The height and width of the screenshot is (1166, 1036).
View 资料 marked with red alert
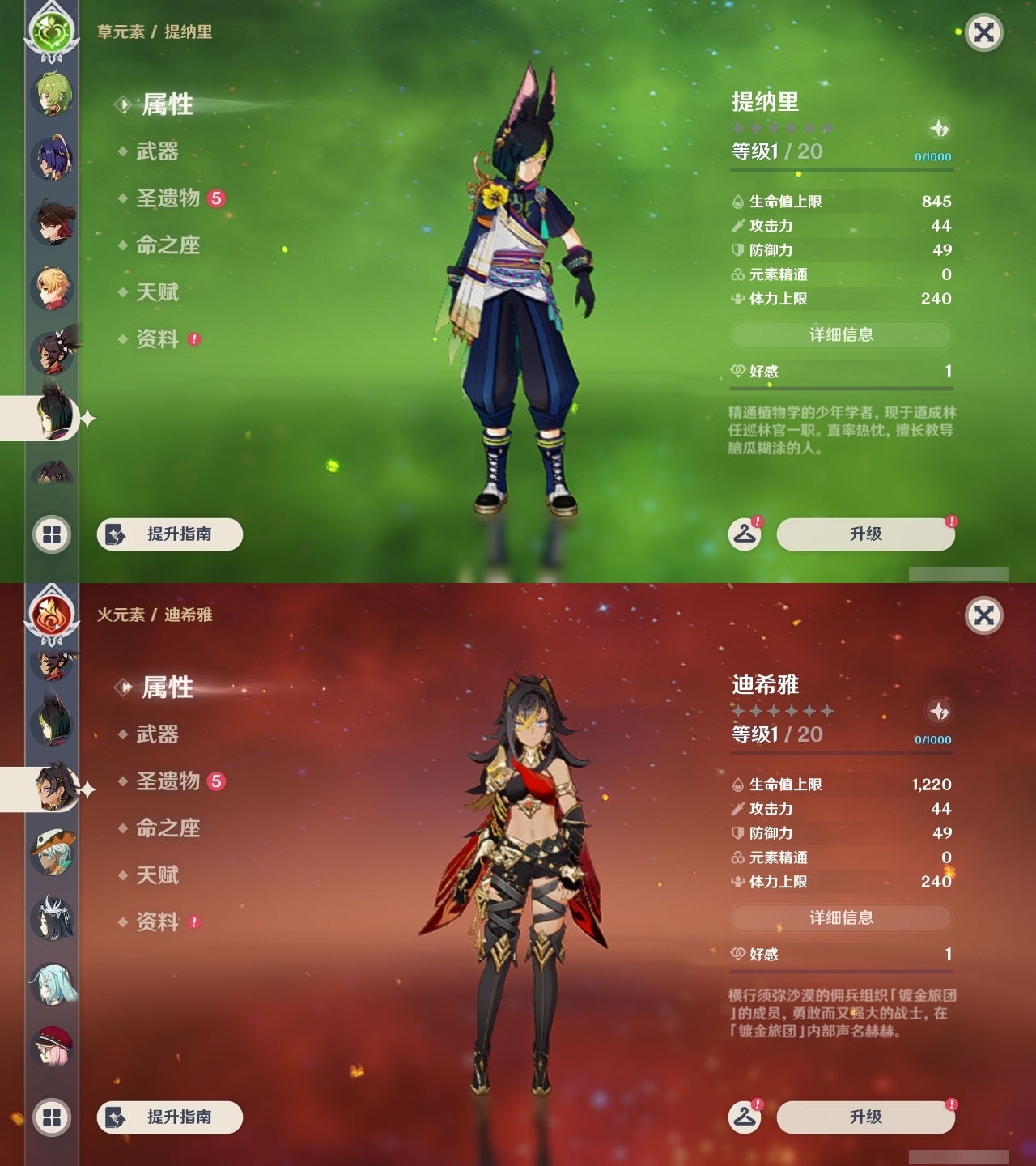tap(158, 340)
